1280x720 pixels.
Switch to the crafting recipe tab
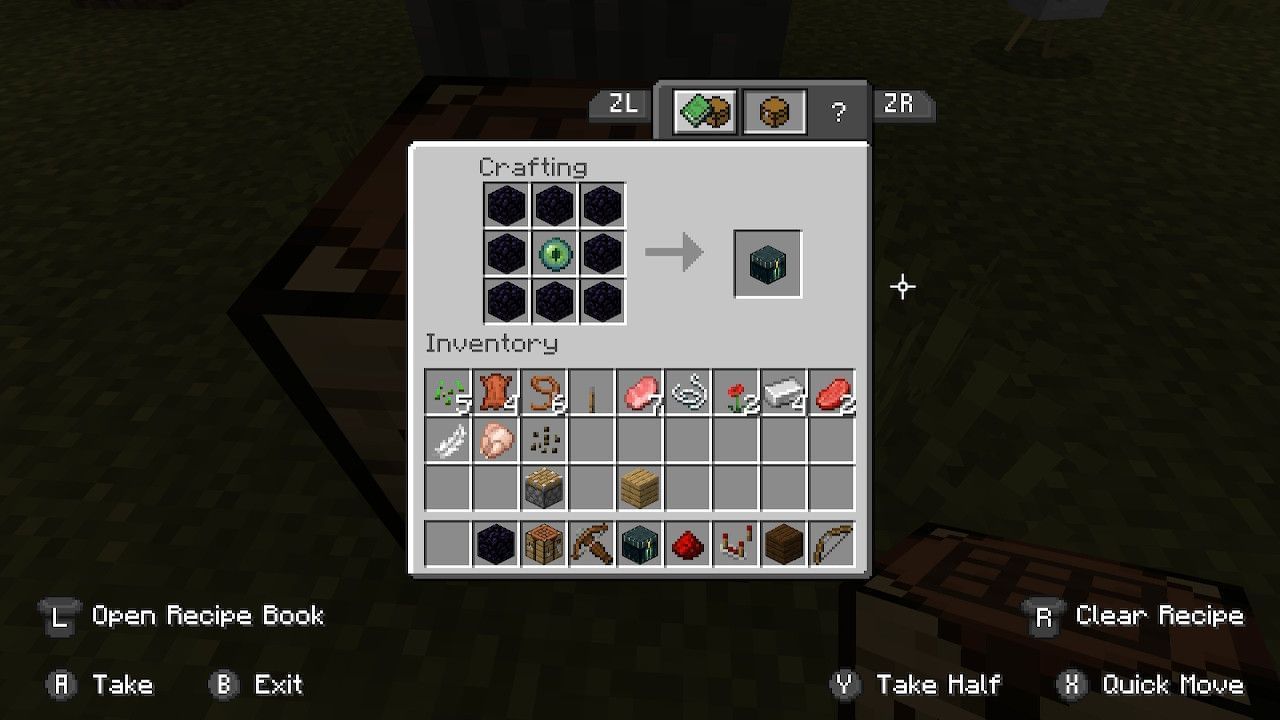coord(705,110)
